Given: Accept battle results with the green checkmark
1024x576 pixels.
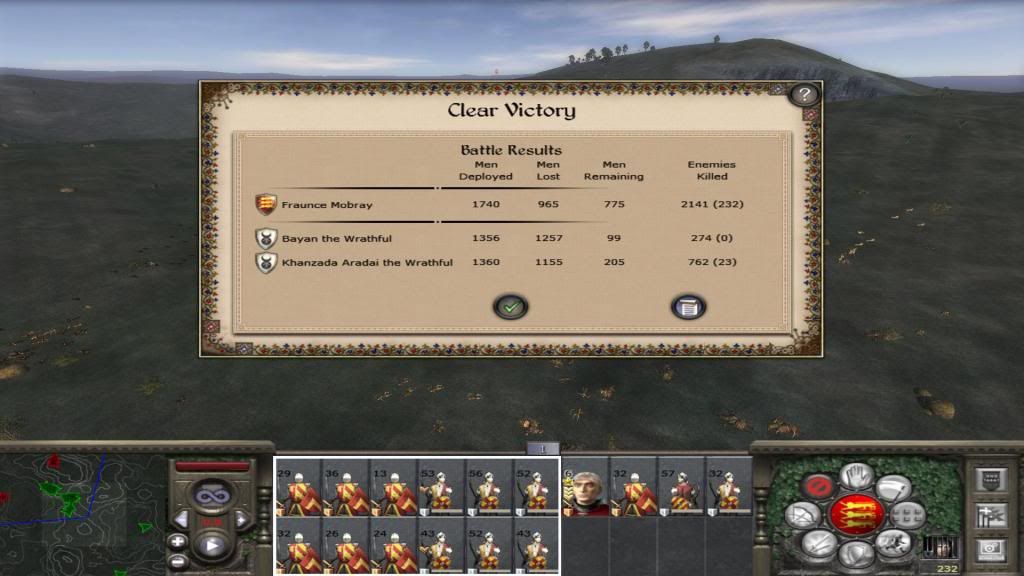Looking at the screenshot, I should coord(511,307).
